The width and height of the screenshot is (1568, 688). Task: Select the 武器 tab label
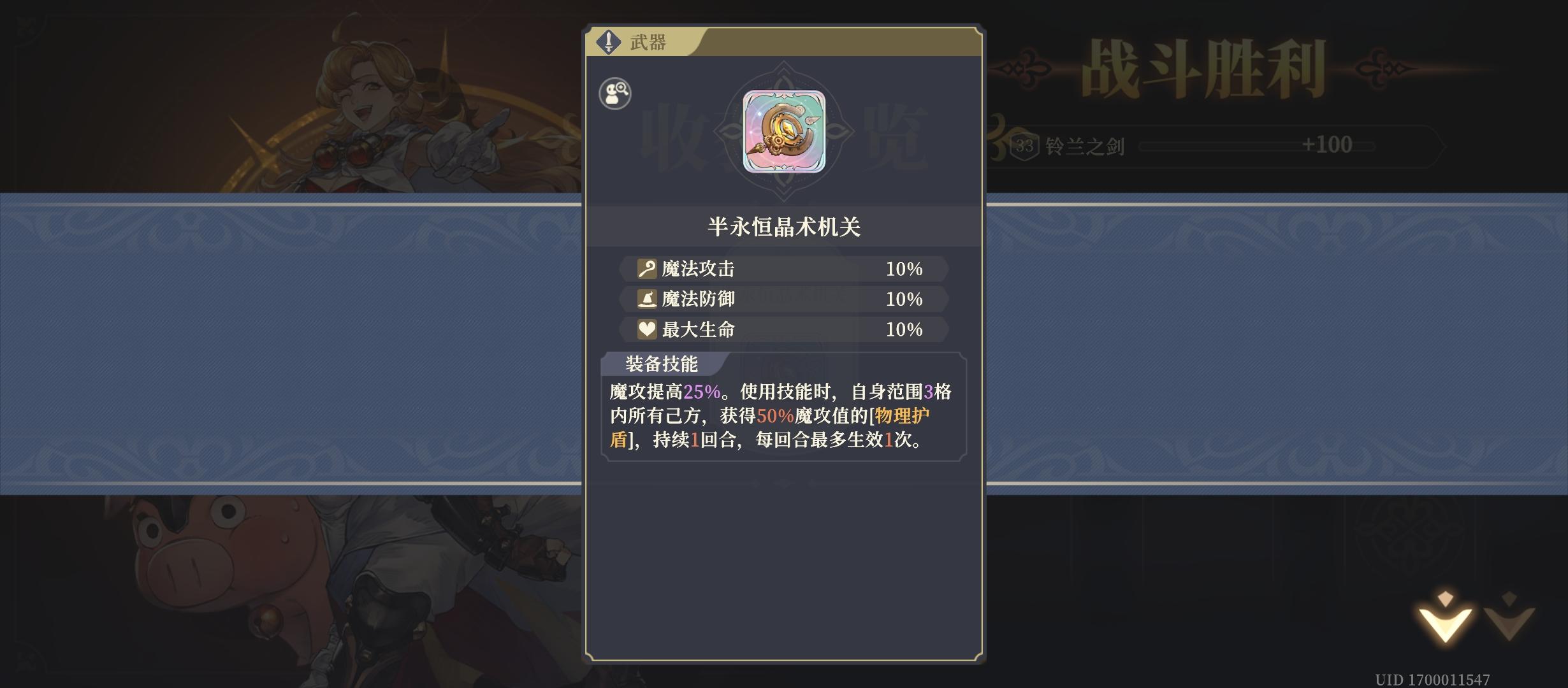point(648,41)
